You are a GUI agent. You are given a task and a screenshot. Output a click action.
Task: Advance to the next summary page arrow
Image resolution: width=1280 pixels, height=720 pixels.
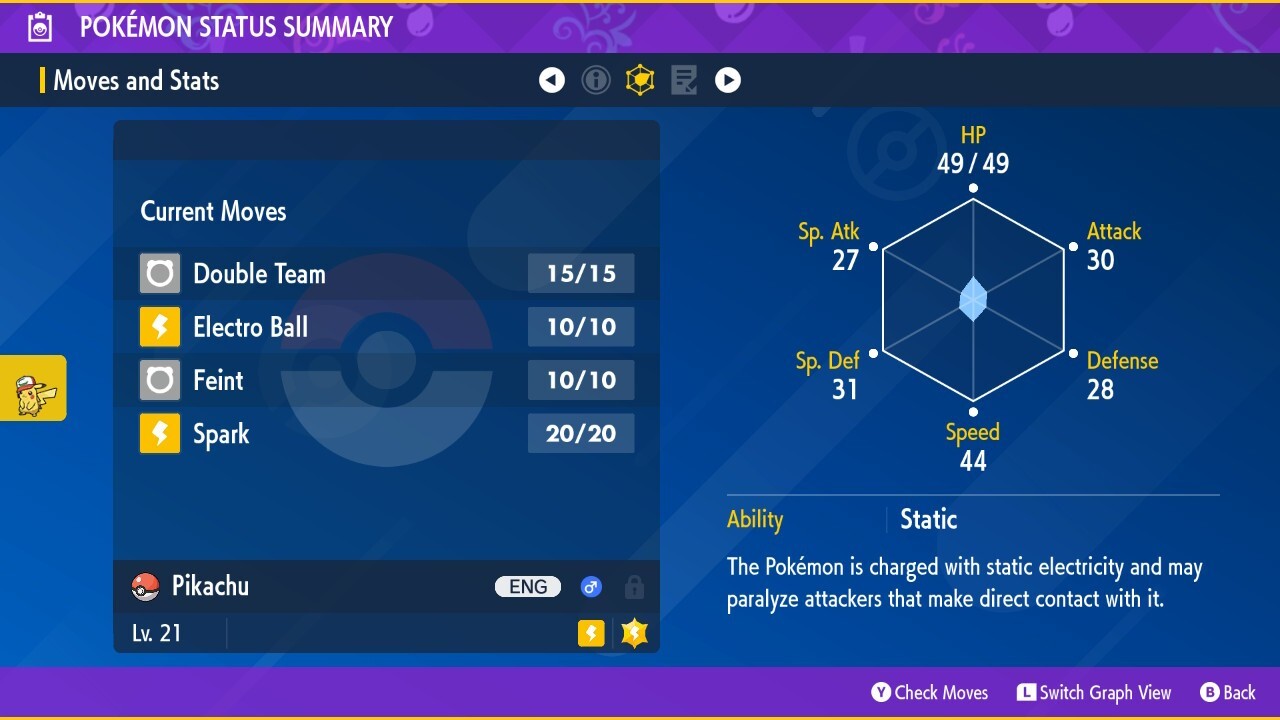pos(728,80)
